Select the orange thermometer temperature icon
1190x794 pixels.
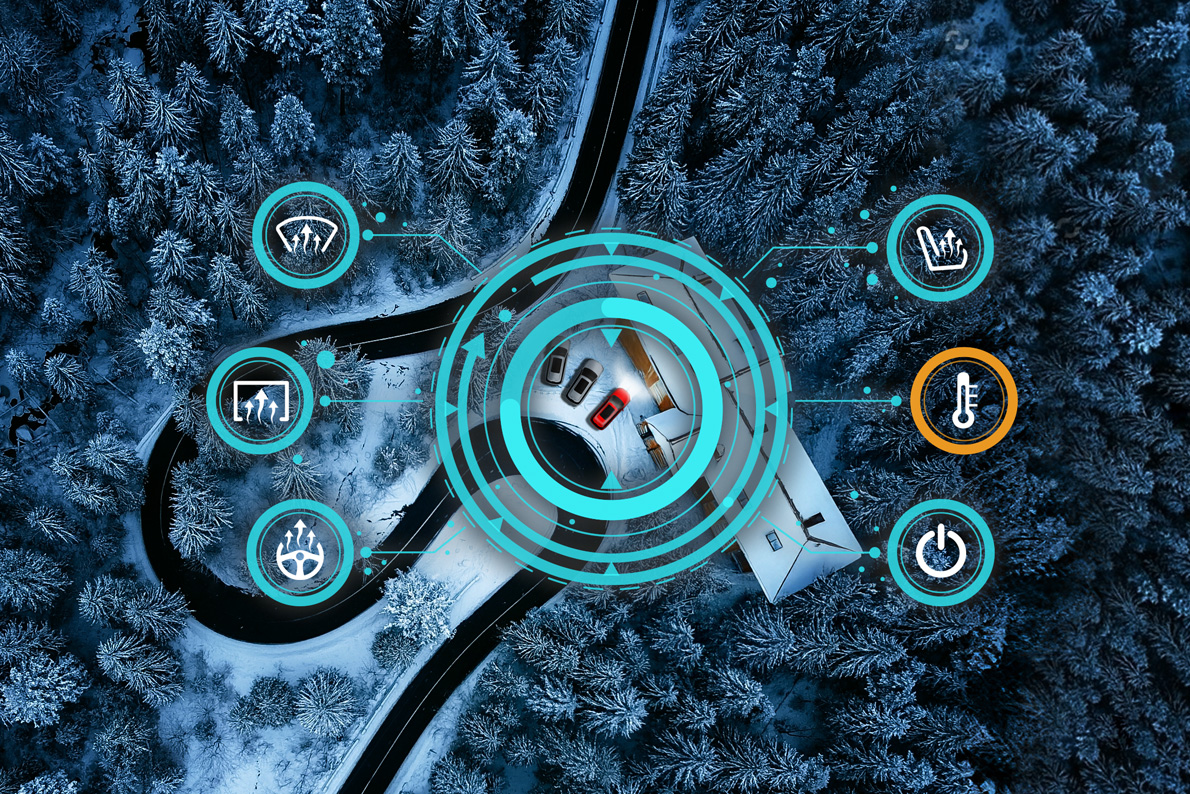click(x=963, y=401)
